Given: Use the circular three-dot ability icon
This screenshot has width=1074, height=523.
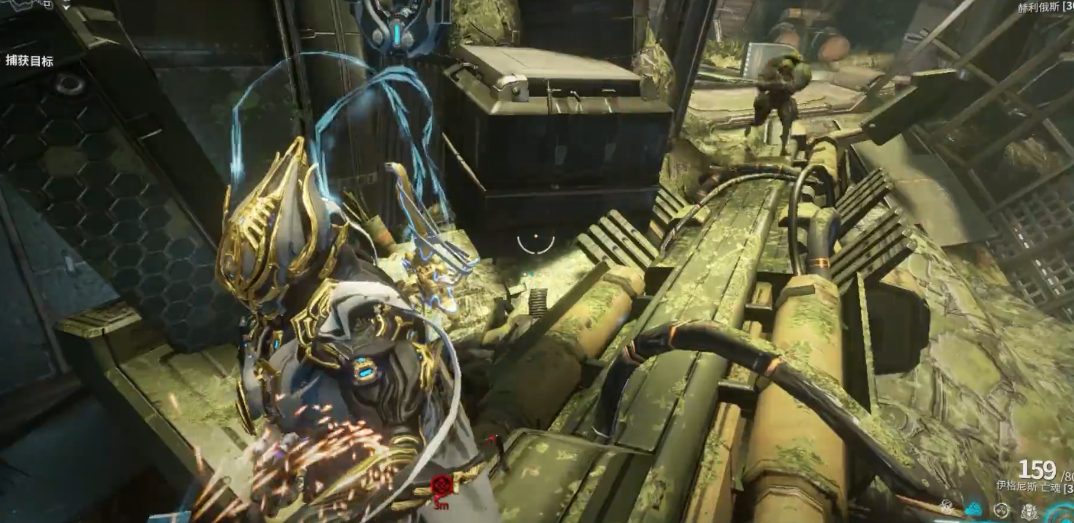Looking at the screenshot, I should 1001,510.
